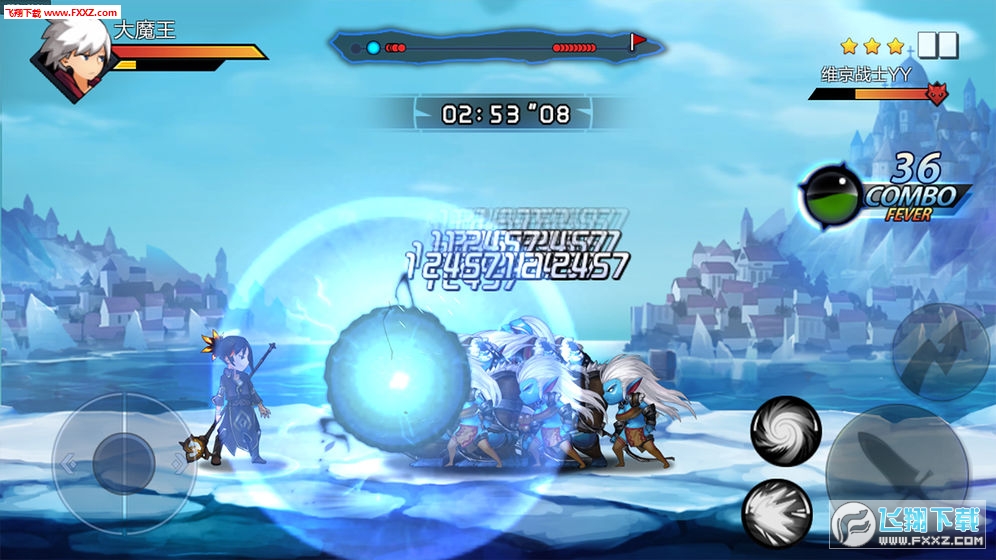Viewport: 996px width, 560px height.
Task: Activate the double-arrow dash button
Action: coord(940,351)
